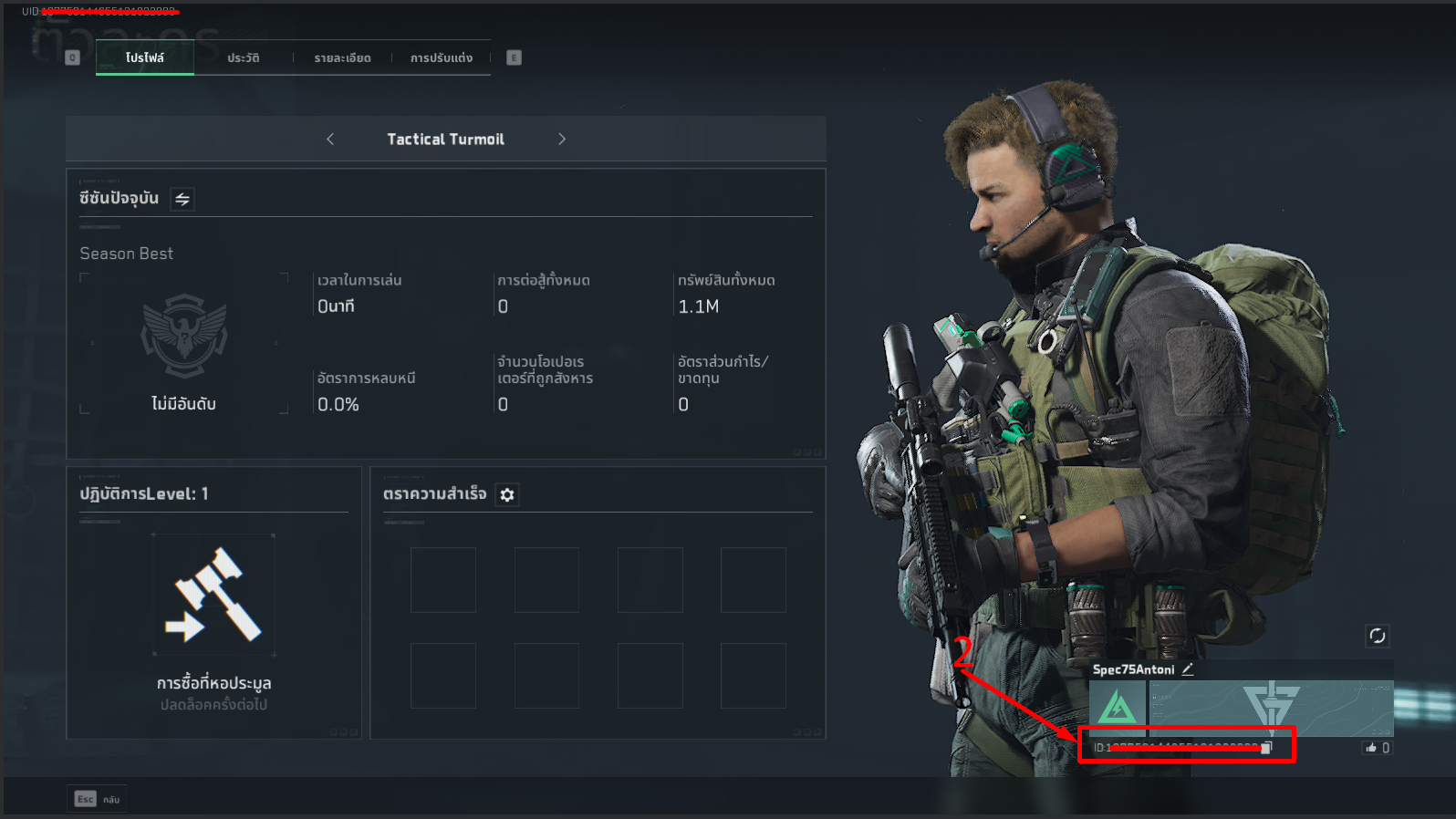Switch to the ประวัติ tab

243,57
